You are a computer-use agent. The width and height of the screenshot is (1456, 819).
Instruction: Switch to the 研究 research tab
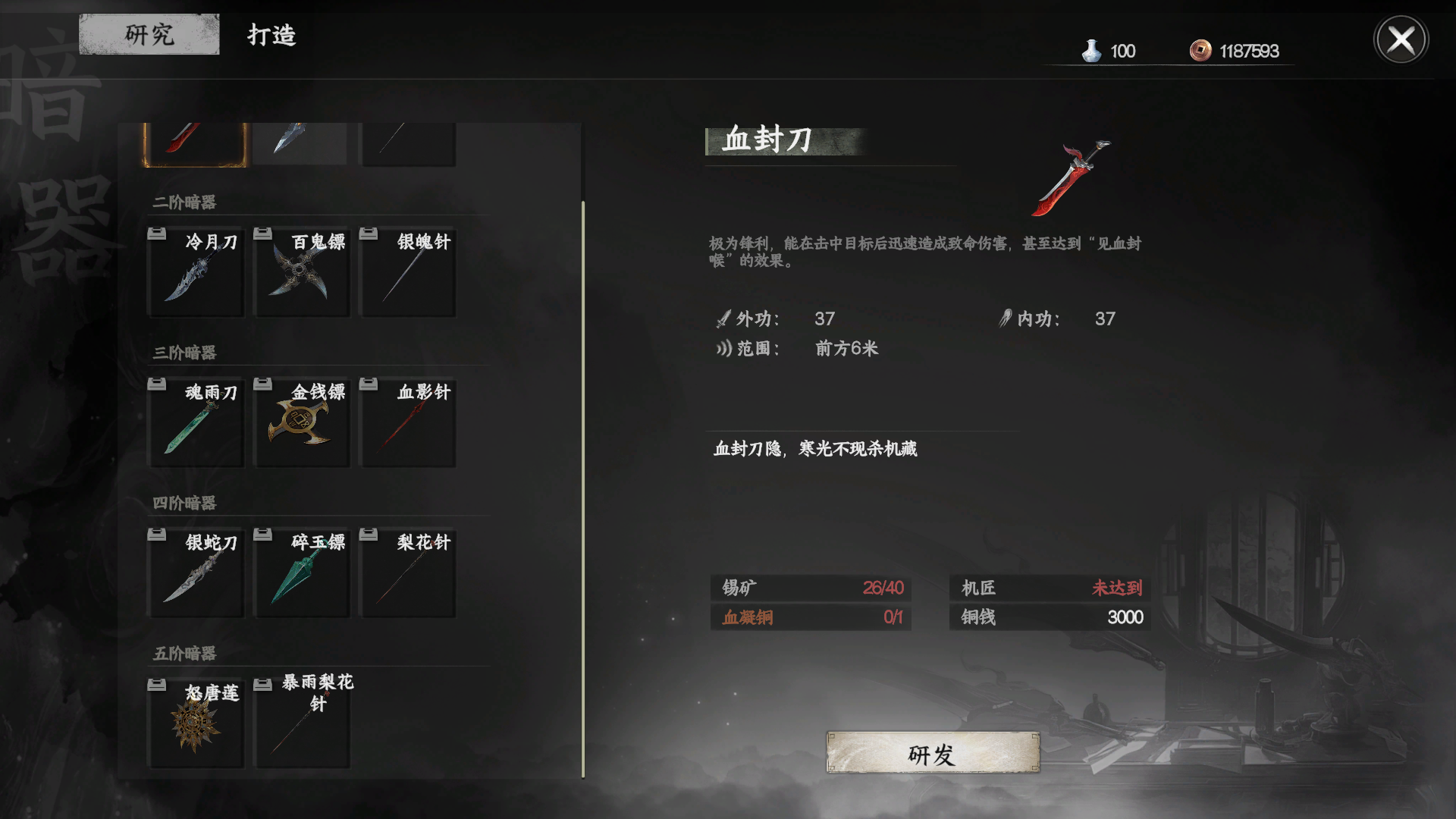[x=149, y=34]
